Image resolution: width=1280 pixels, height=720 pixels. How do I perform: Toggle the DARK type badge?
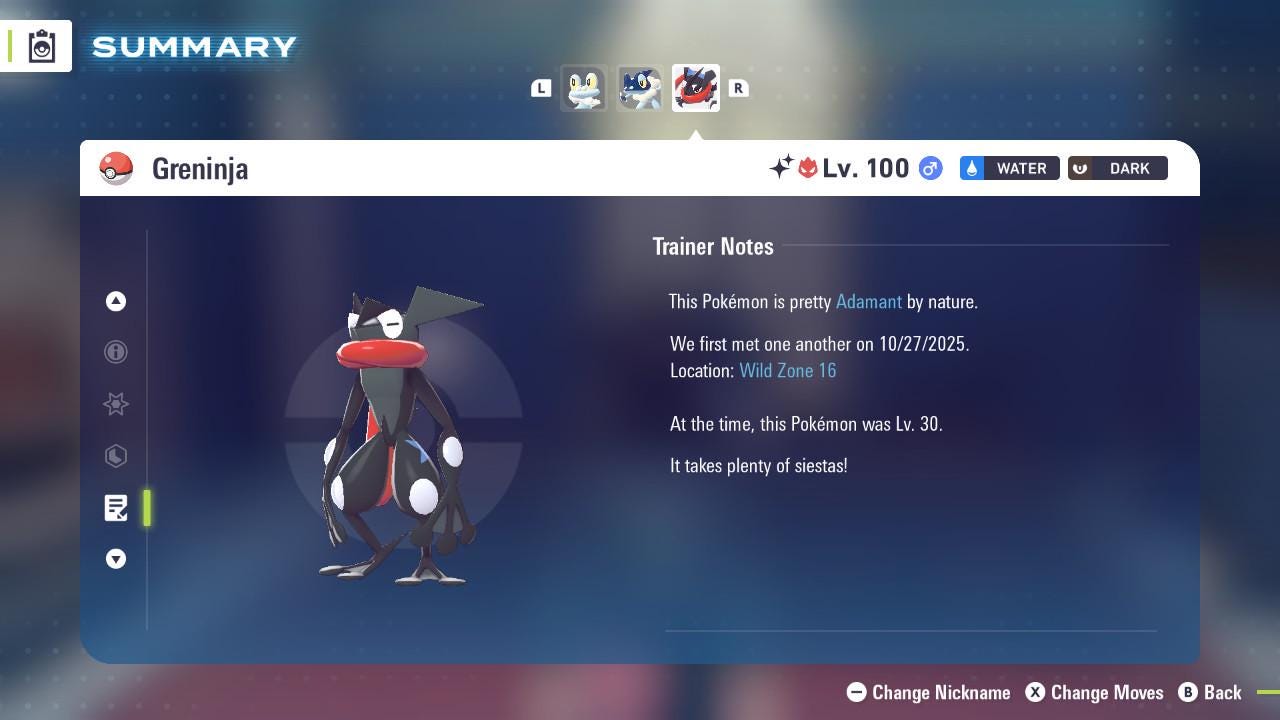click(x=1117, y=168)
